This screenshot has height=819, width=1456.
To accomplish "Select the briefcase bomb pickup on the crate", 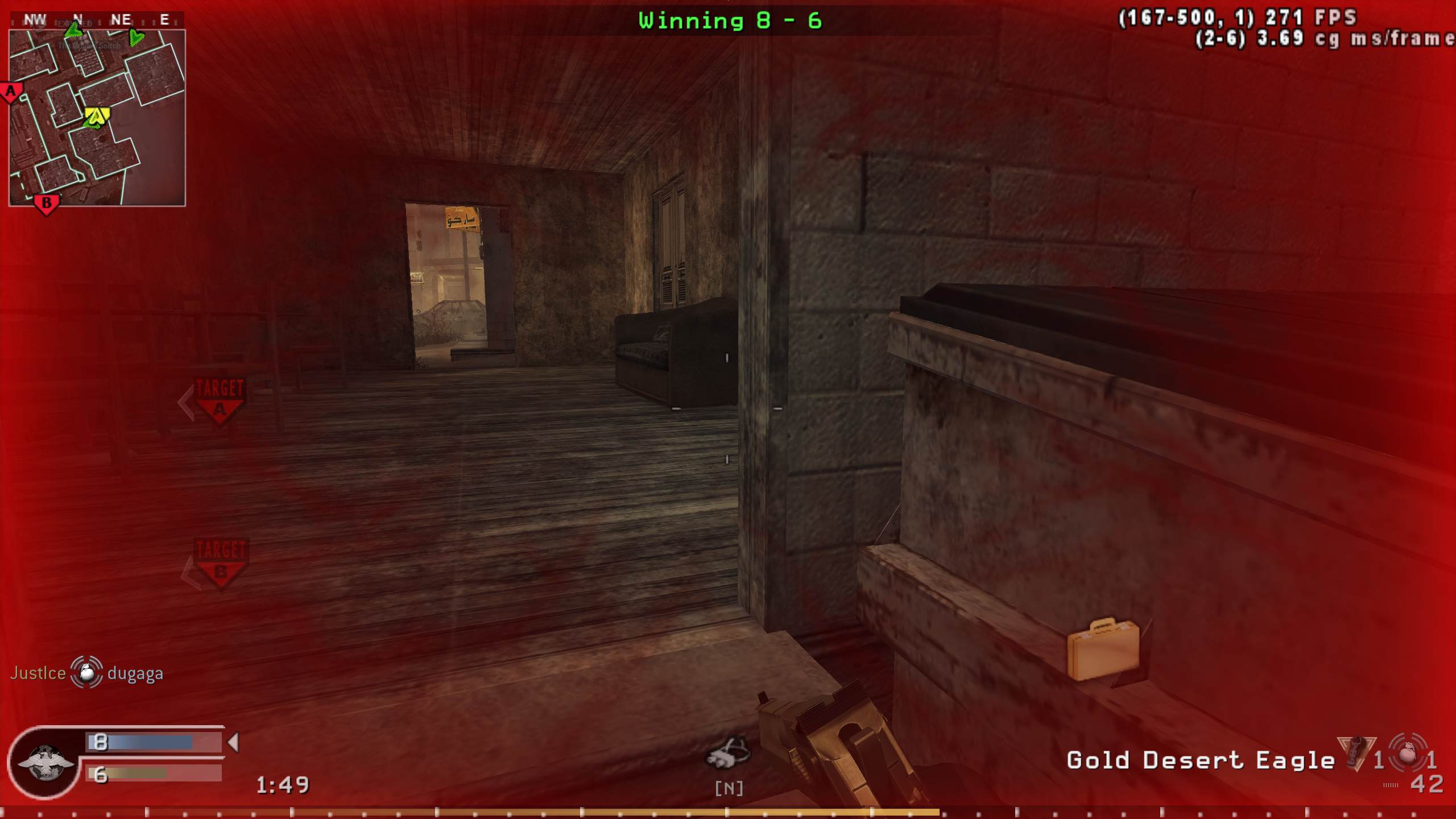I will (1103, 648).
